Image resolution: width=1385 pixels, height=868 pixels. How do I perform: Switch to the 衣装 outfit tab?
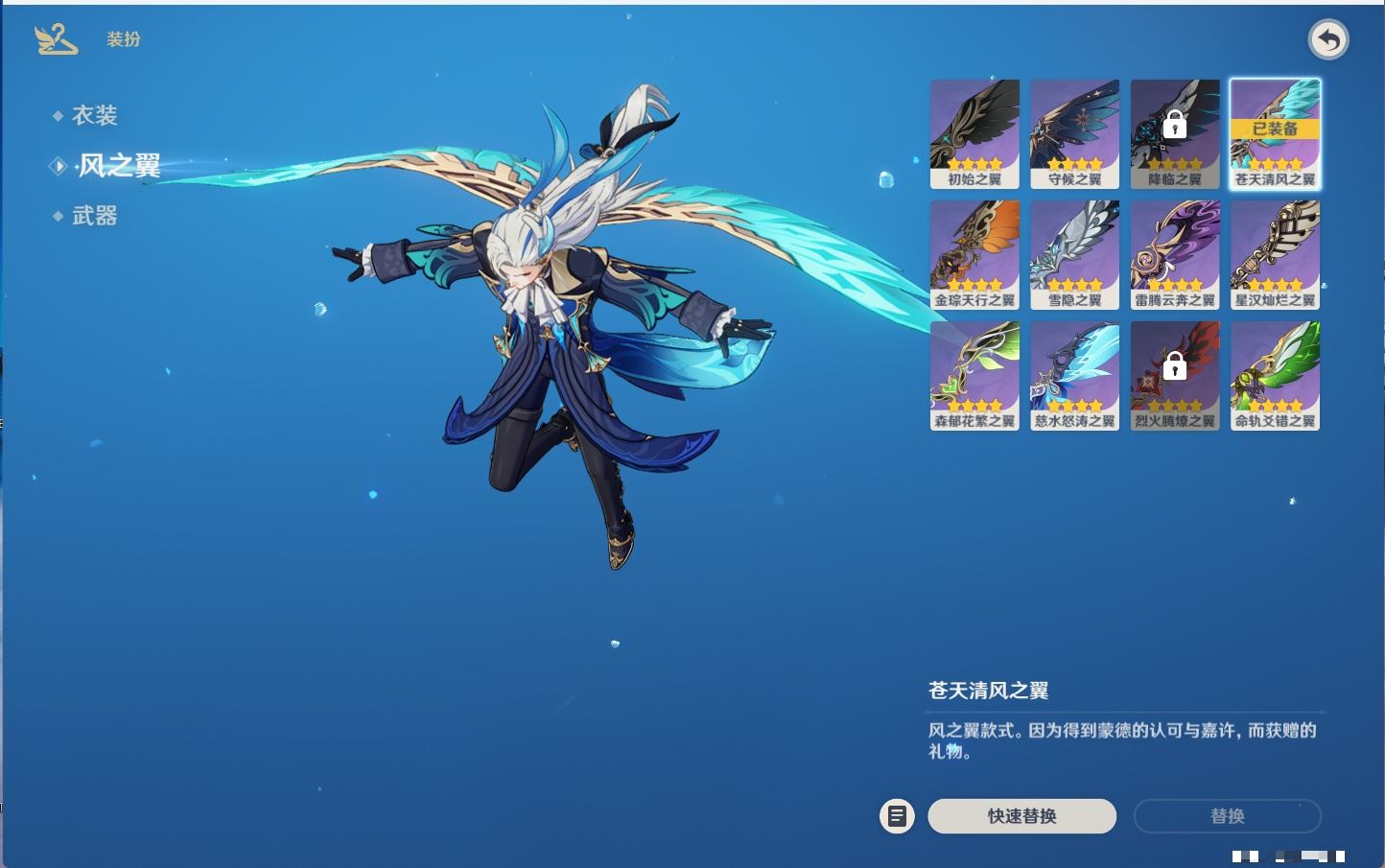94,116
